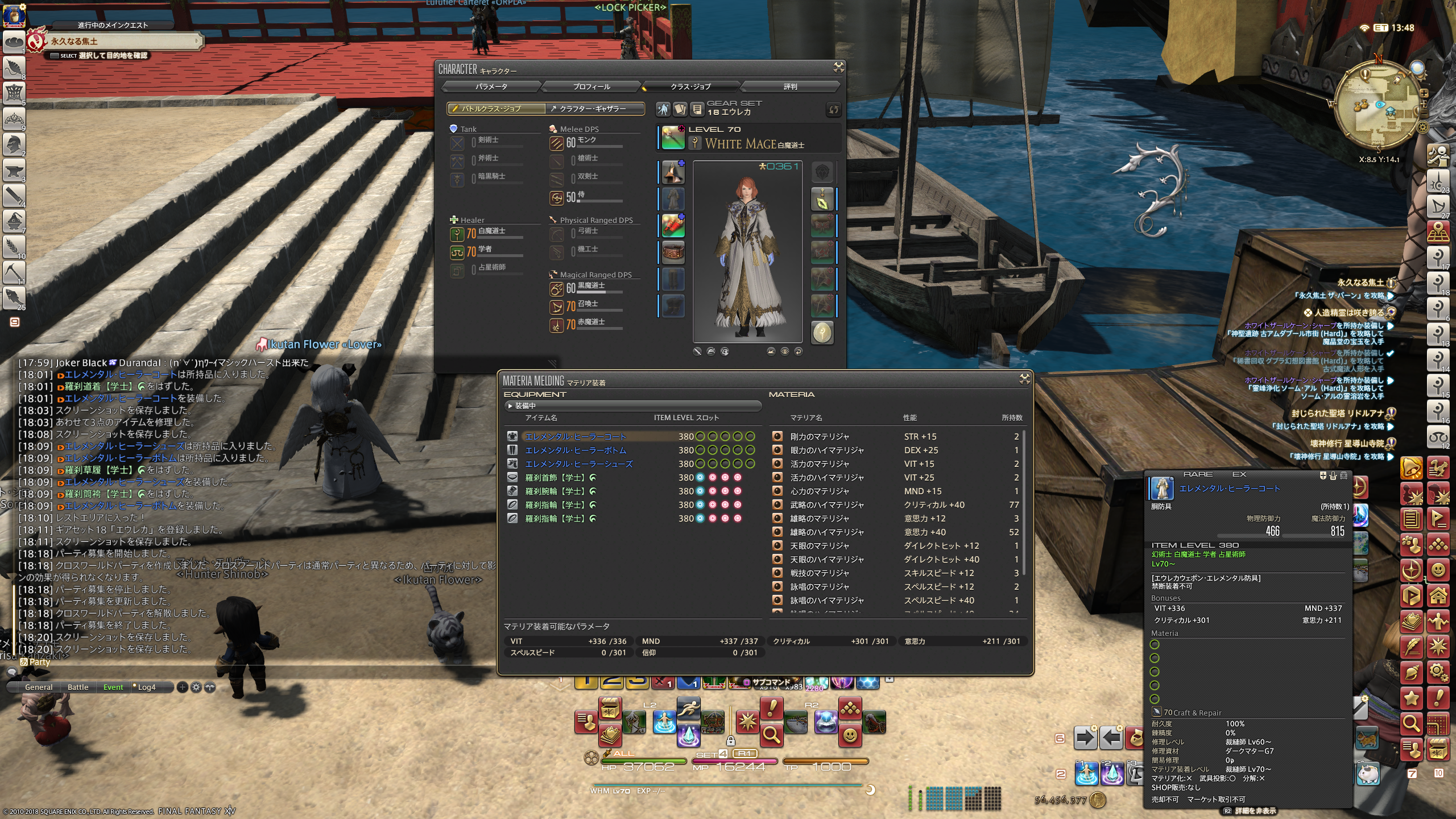Switch to クラフター・ギャザラー jobs

click(x=595, y=109)
